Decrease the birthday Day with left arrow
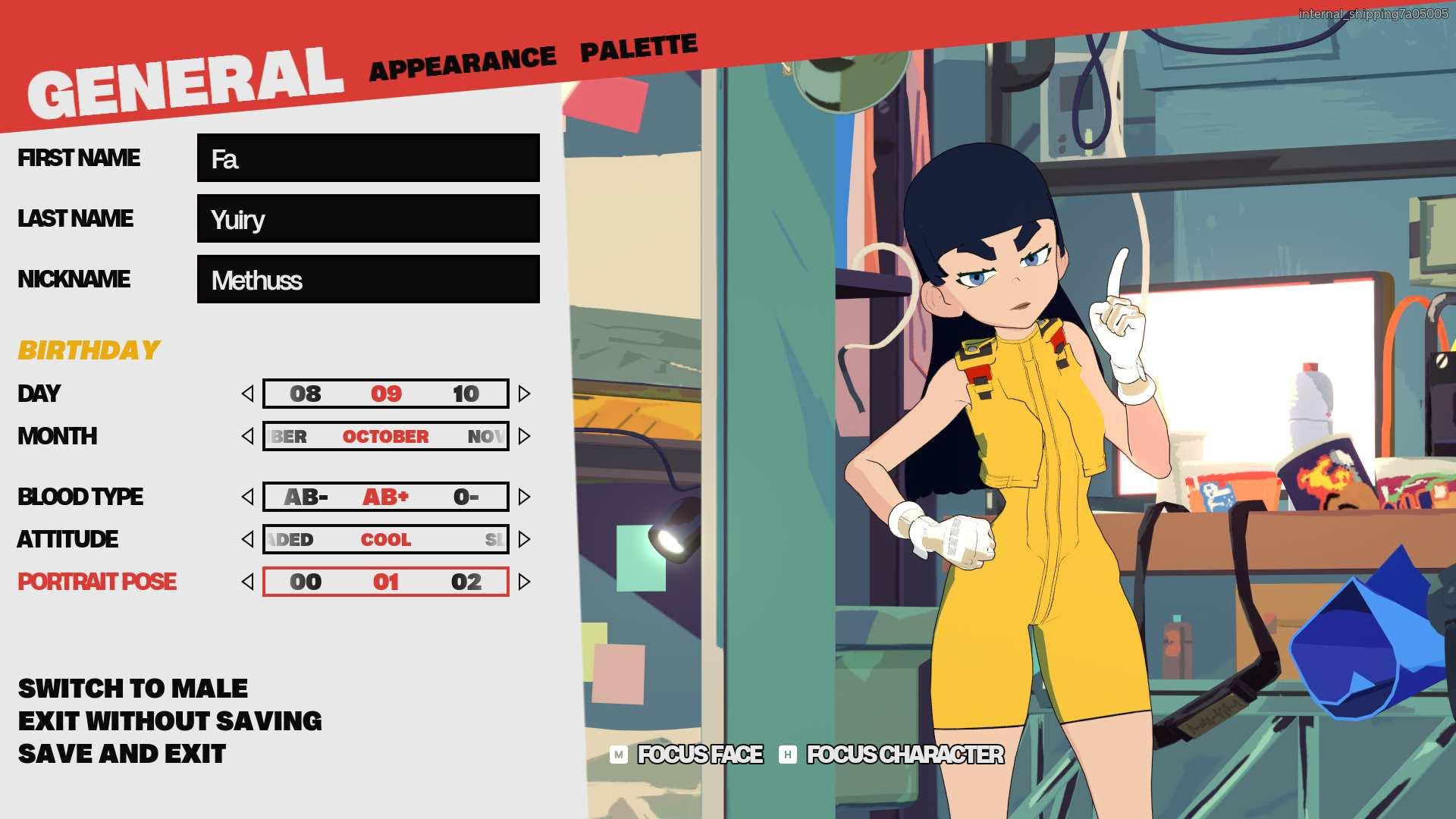This screenshot has width=1456, height=819. pyautogui.click(x=247, y=394)
